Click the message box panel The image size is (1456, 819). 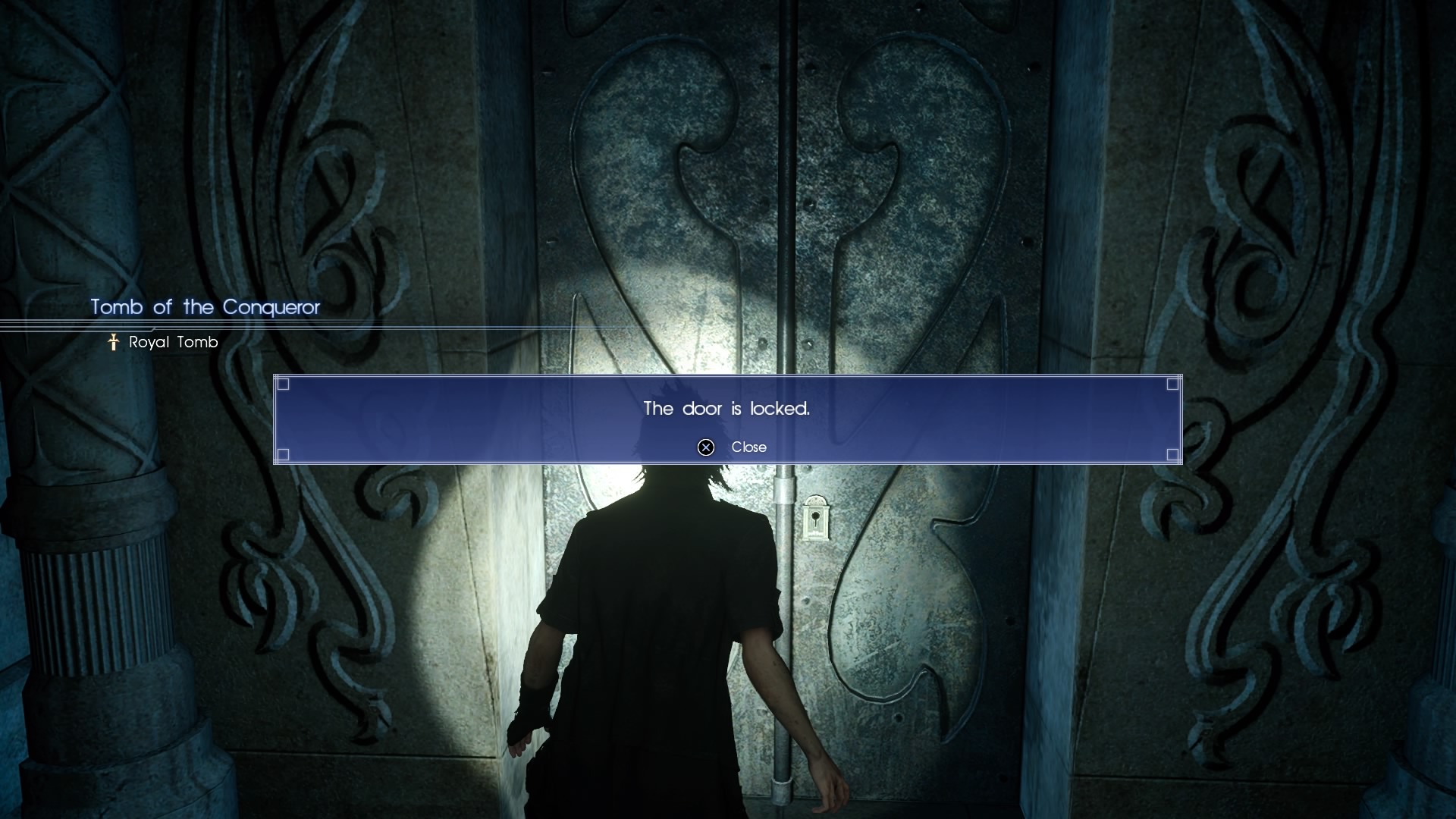pos(726,417)
